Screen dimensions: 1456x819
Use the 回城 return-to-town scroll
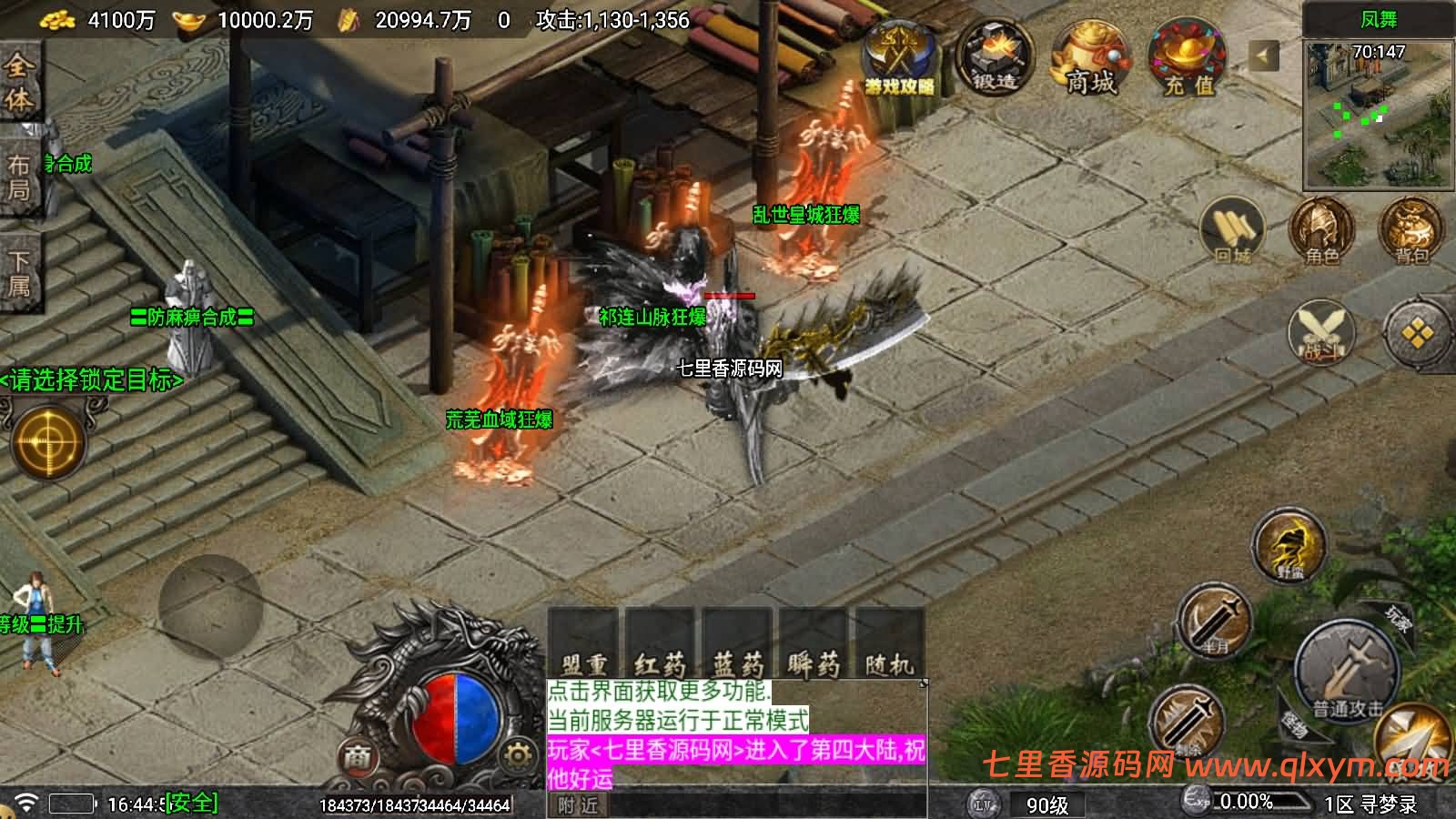(1232, 231)
